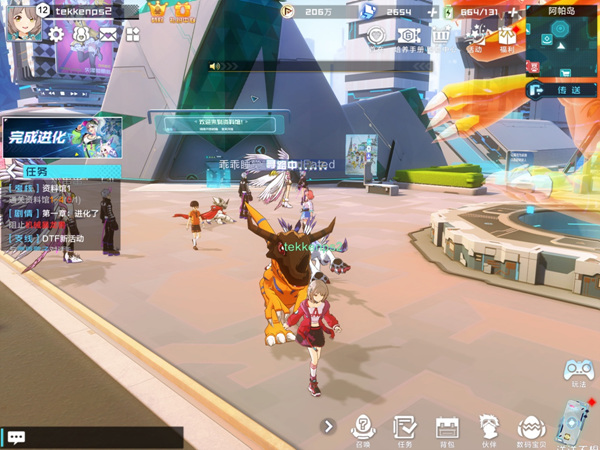Add stamina with the plus button

tap(513, 12)
